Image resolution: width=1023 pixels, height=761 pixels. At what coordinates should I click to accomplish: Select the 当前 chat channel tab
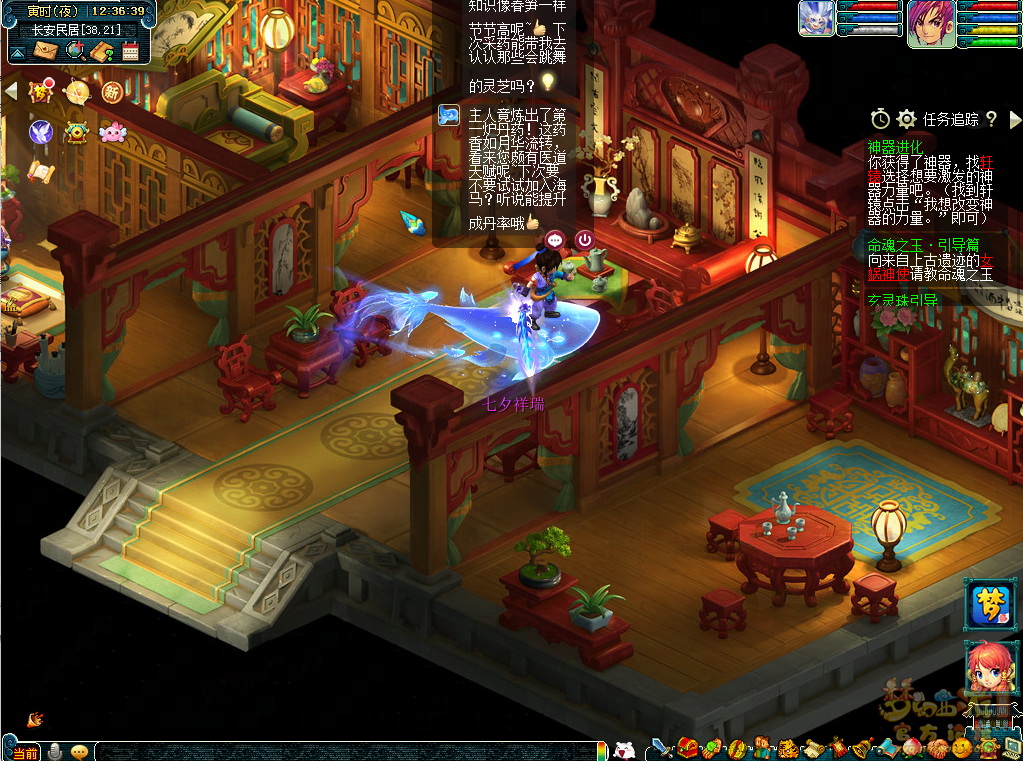pyautogui.click(x=25, y=752)
